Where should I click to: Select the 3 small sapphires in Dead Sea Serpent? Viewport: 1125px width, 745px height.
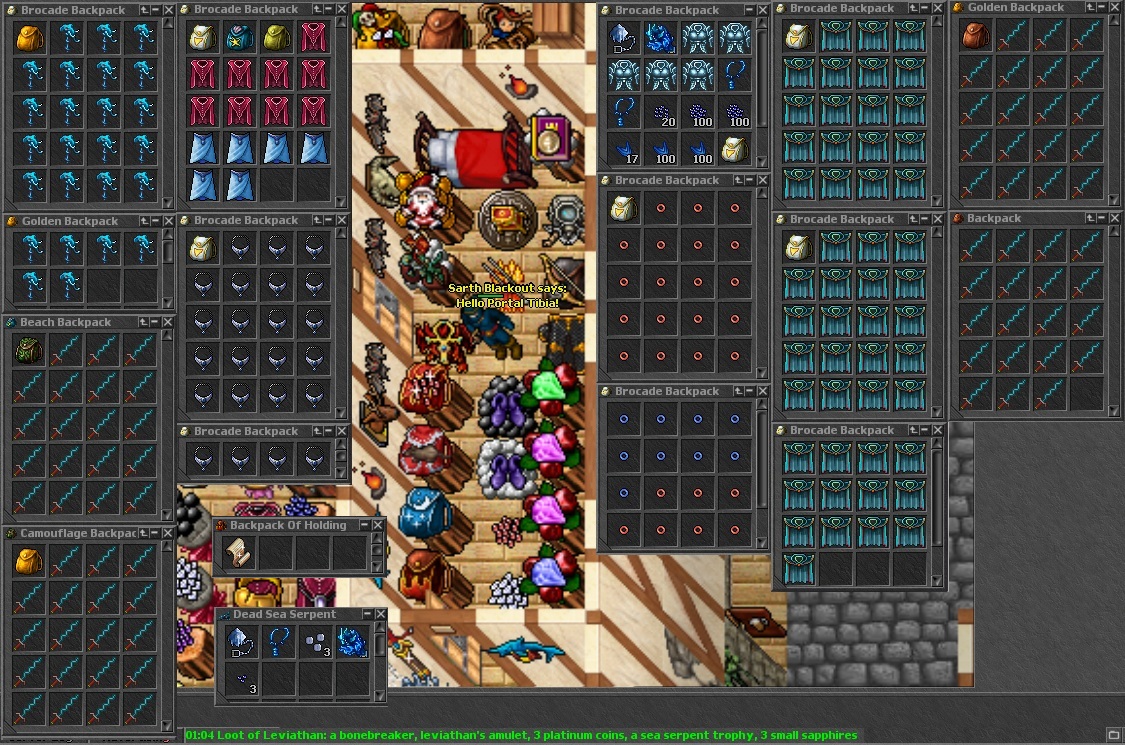239,679
